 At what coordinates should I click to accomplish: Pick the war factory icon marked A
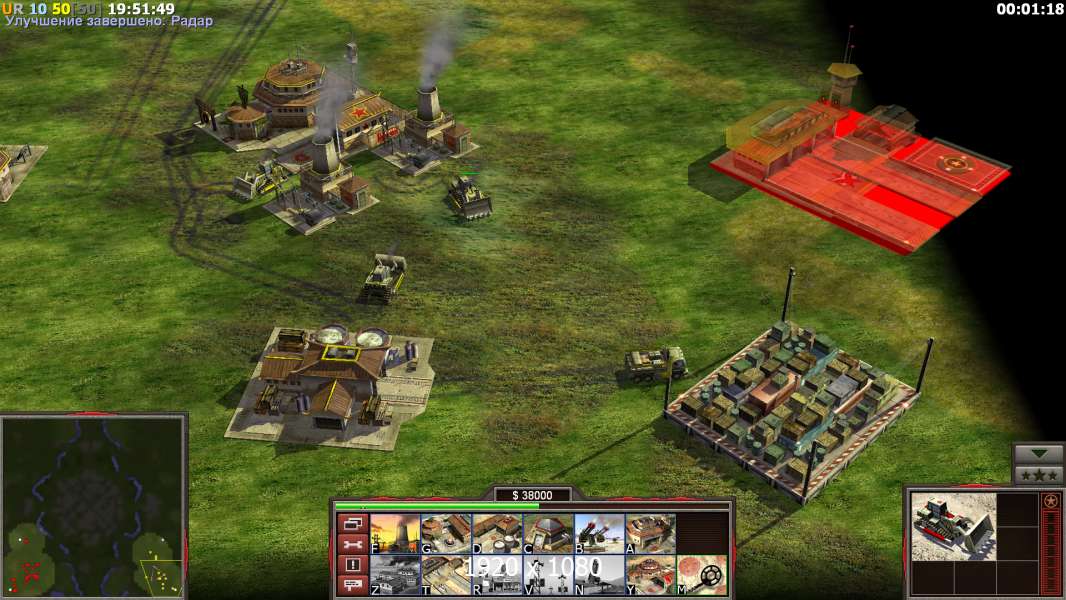pos(650,534)
